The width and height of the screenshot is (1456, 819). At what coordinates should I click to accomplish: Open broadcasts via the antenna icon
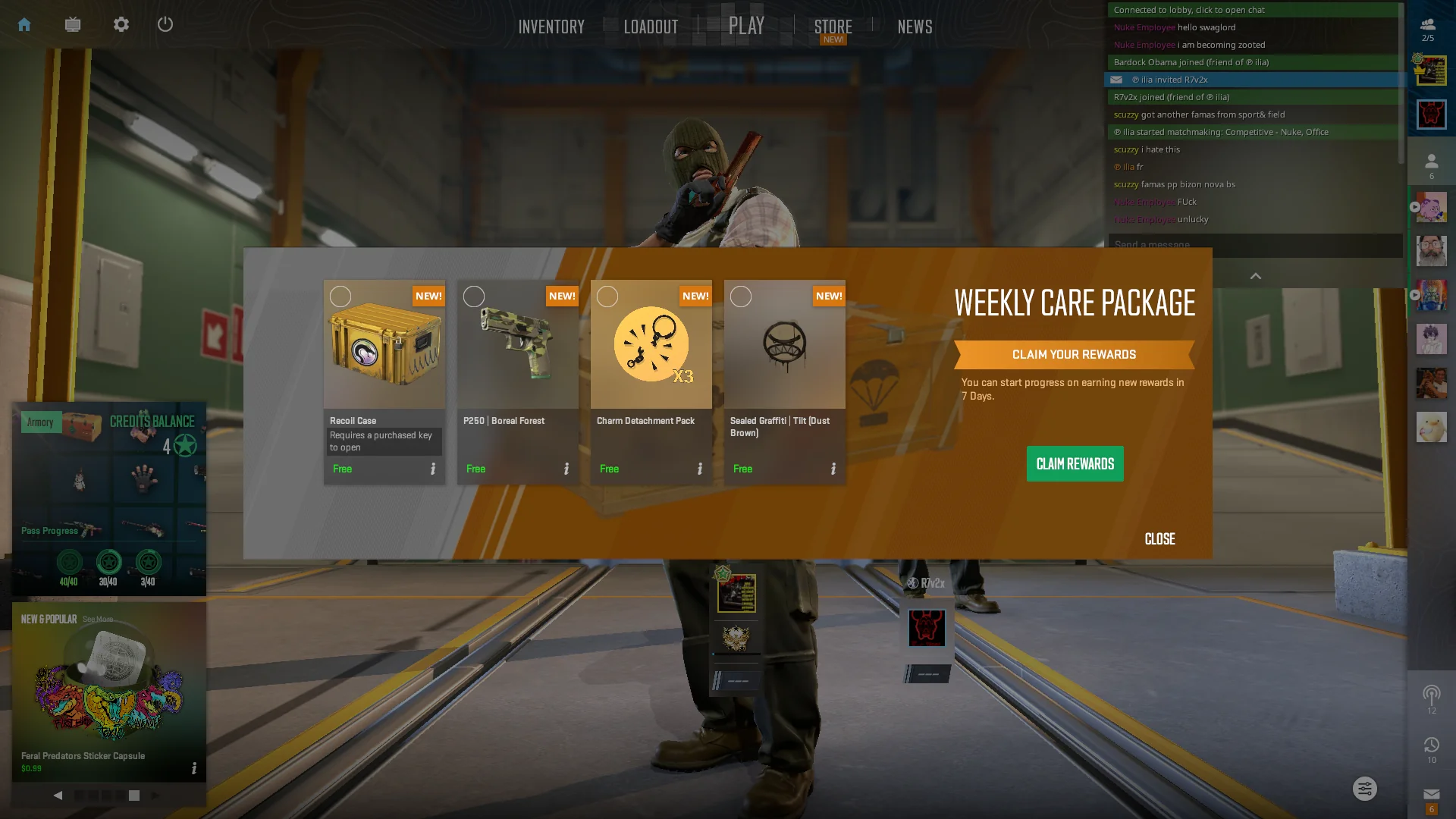pyautogui.click(x=1431, y=692)
